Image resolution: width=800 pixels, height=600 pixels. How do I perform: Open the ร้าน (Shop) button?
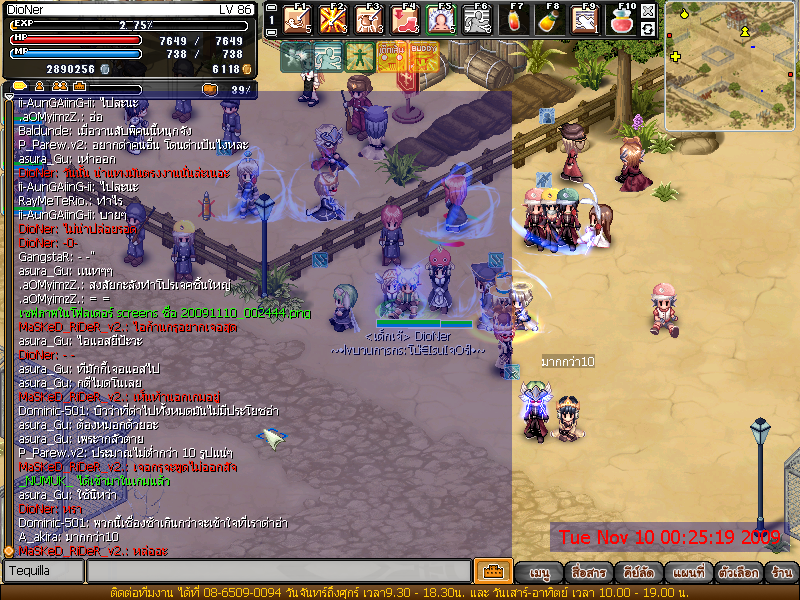(x=782, y=573)
